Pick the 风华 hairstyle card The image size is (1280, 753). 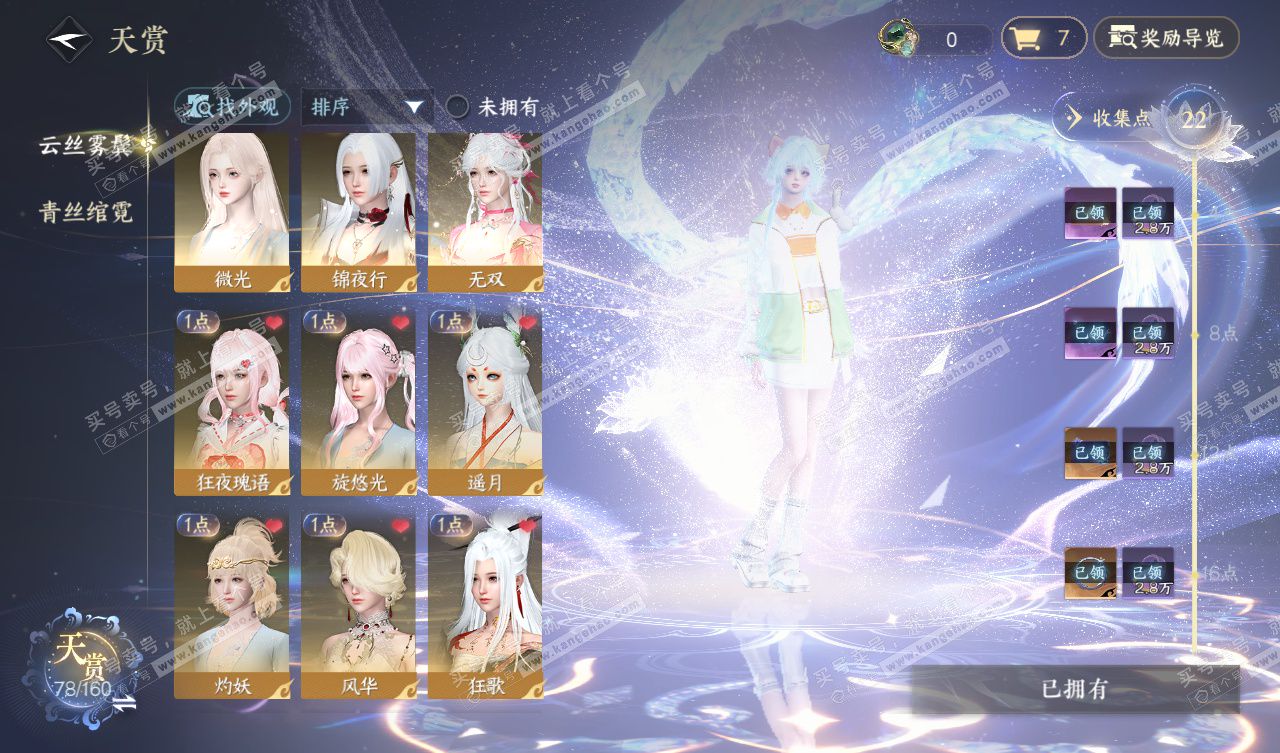[x=358, y=606]
